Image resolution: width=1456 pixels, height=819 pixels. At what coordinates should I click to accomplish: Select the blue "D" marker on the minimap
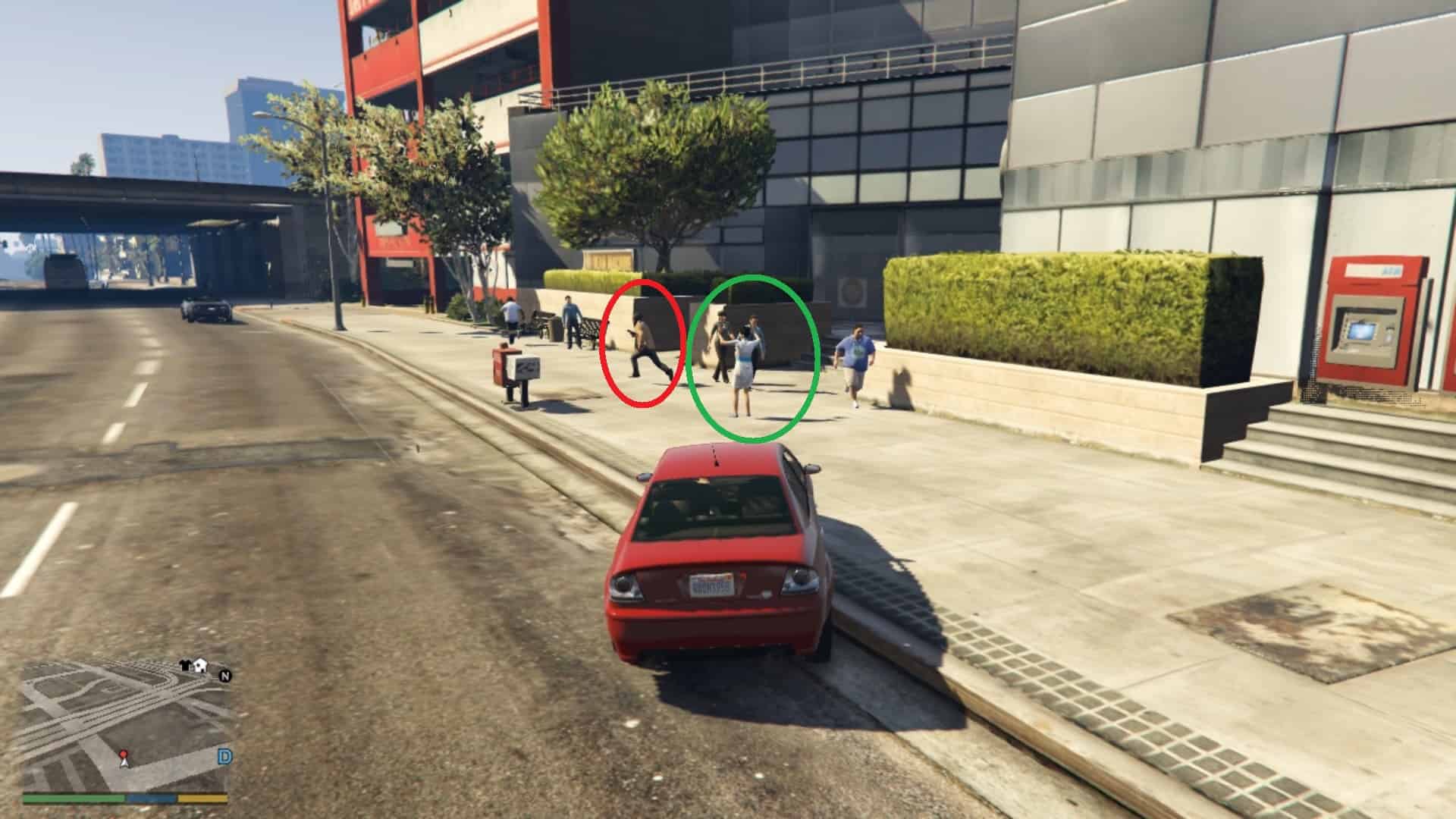click(x=224, y=756)
